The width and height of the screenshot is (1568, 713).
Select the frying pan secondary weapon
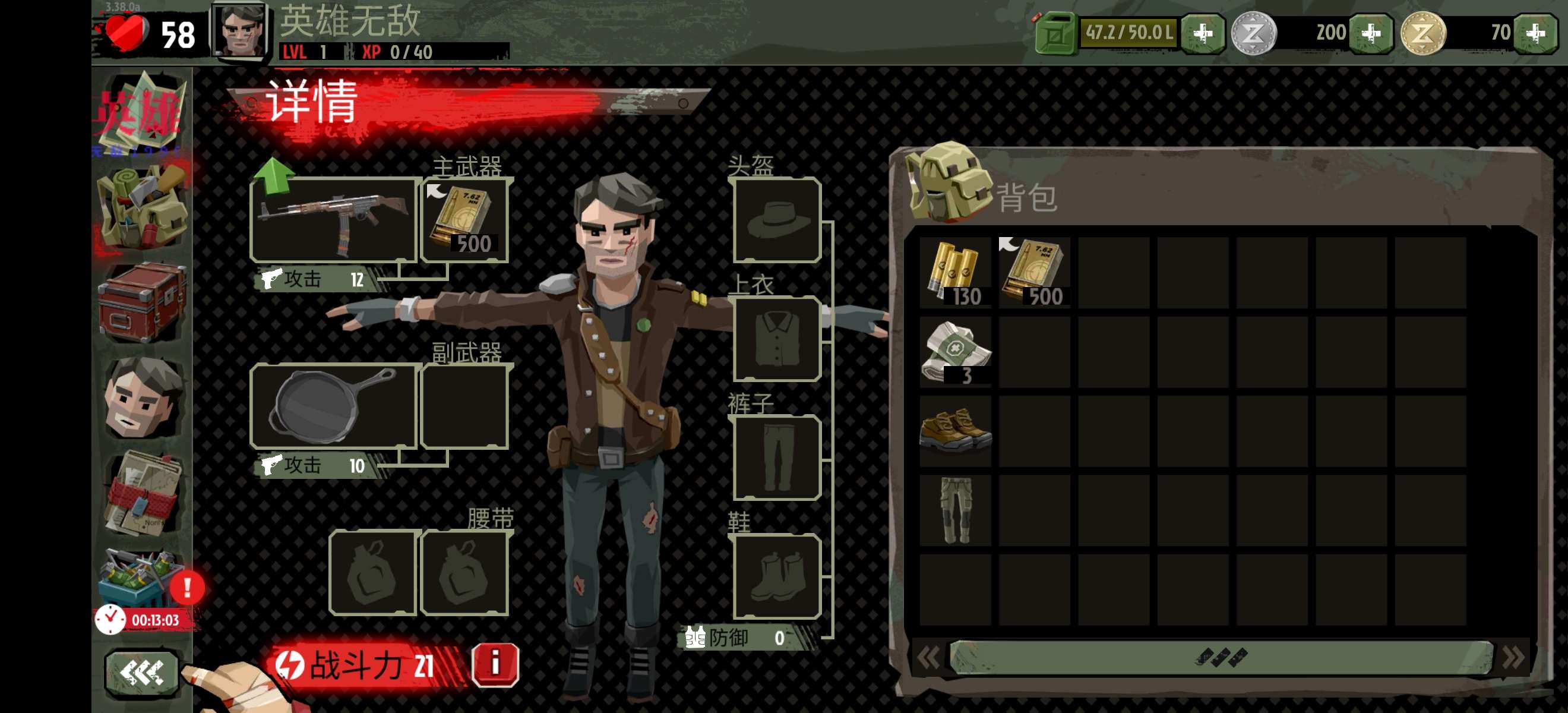(x=334, y=405)
